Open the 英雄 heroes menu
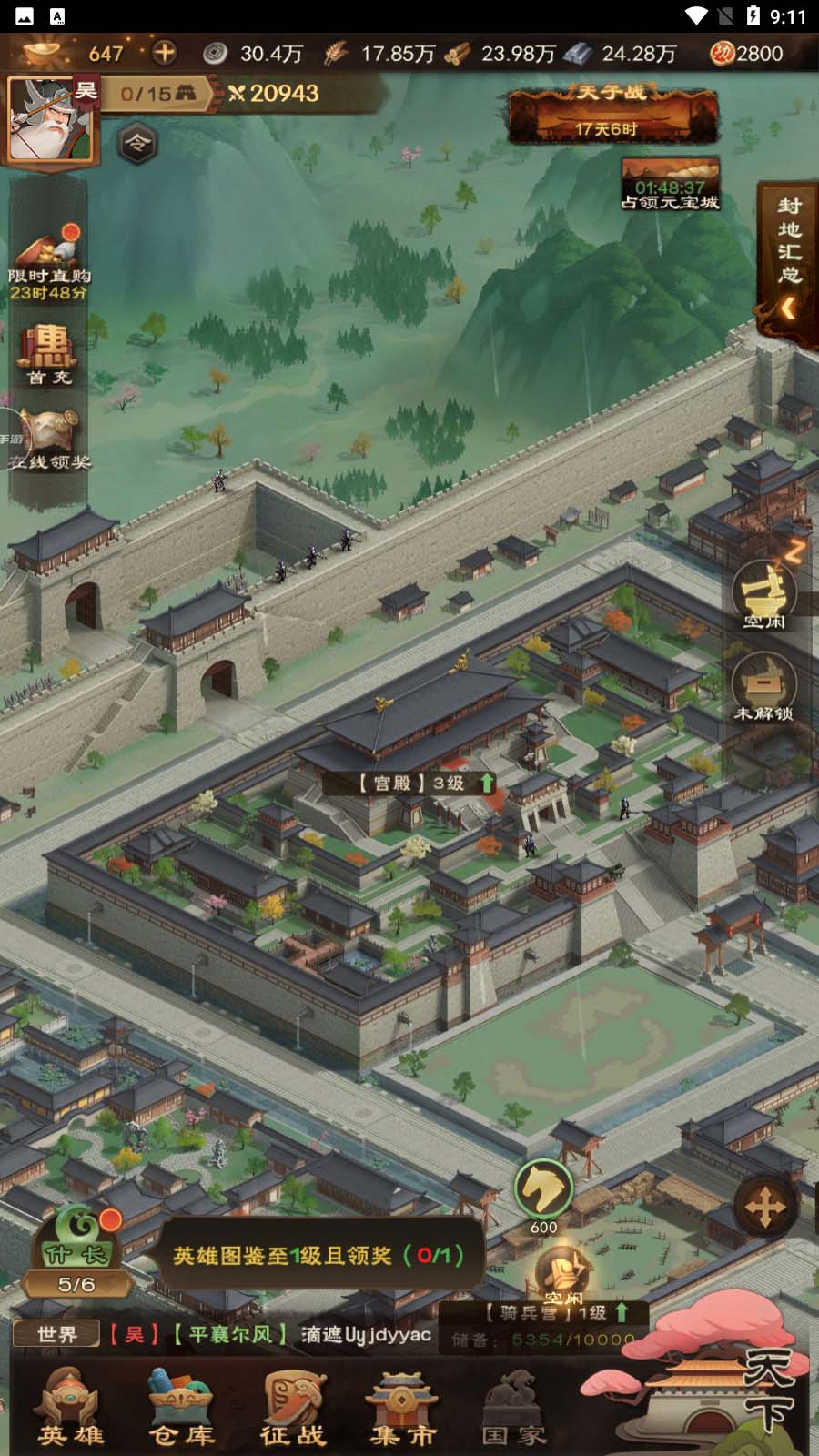The image size is (819, 1456). click(70, 1406)
